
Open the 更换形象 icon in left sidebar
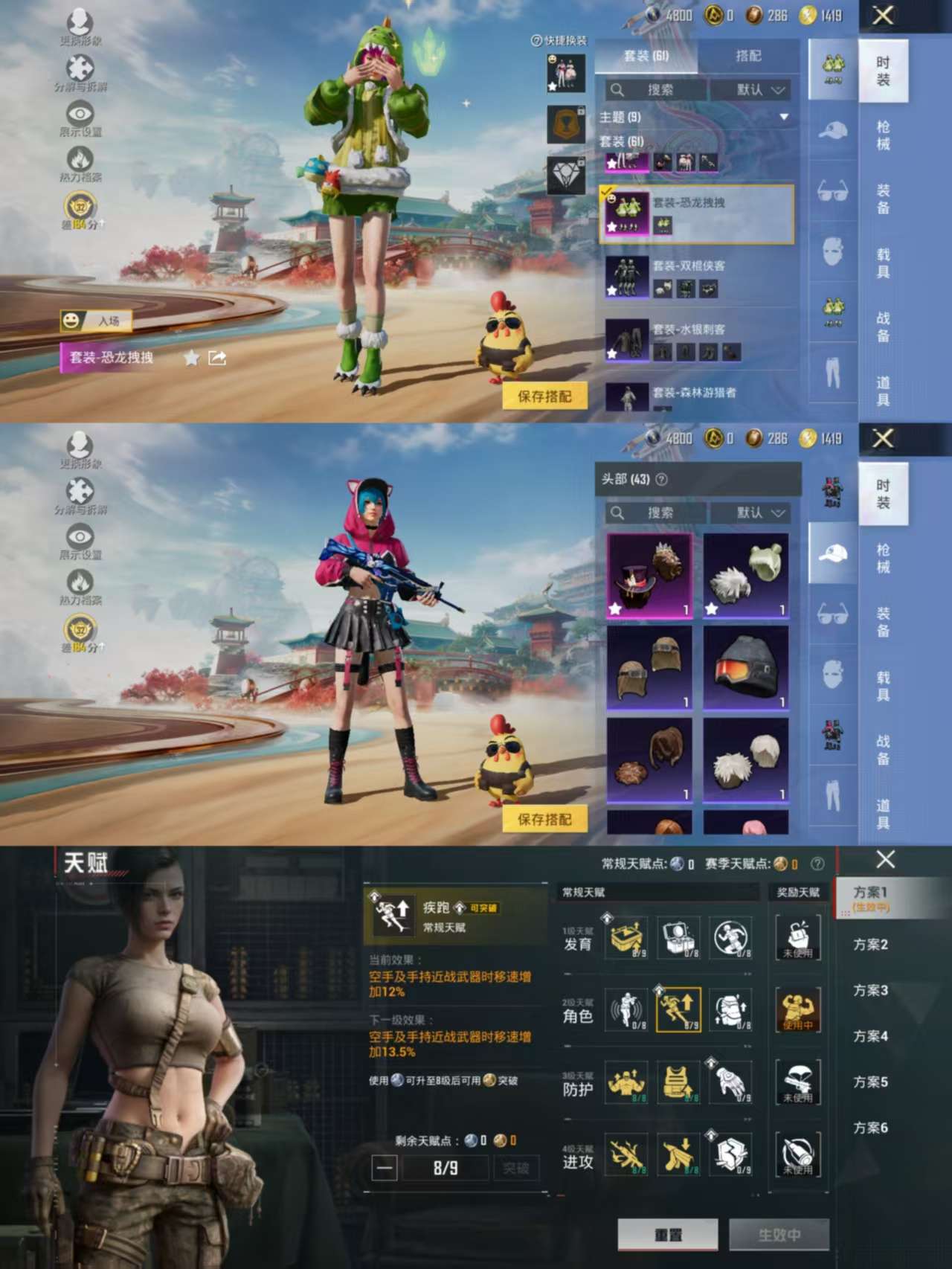tap(78, 22)
